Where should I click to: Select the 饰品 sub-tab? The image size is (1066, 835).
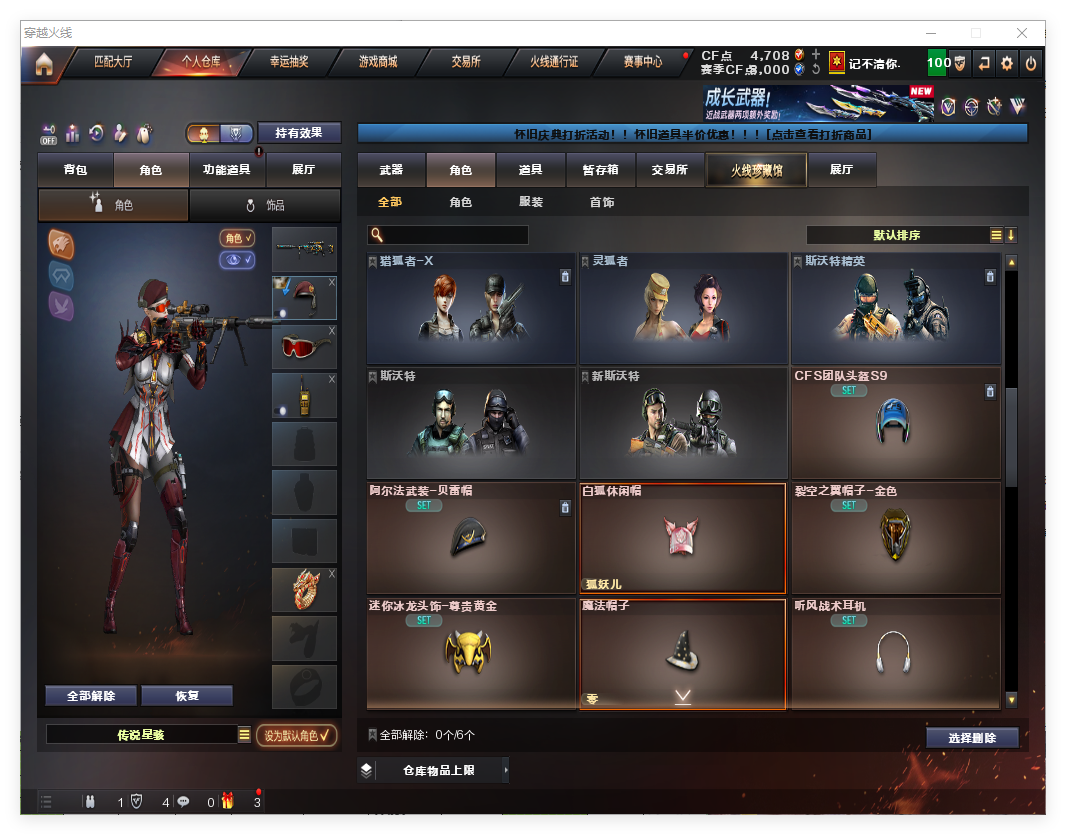[265, 205]
